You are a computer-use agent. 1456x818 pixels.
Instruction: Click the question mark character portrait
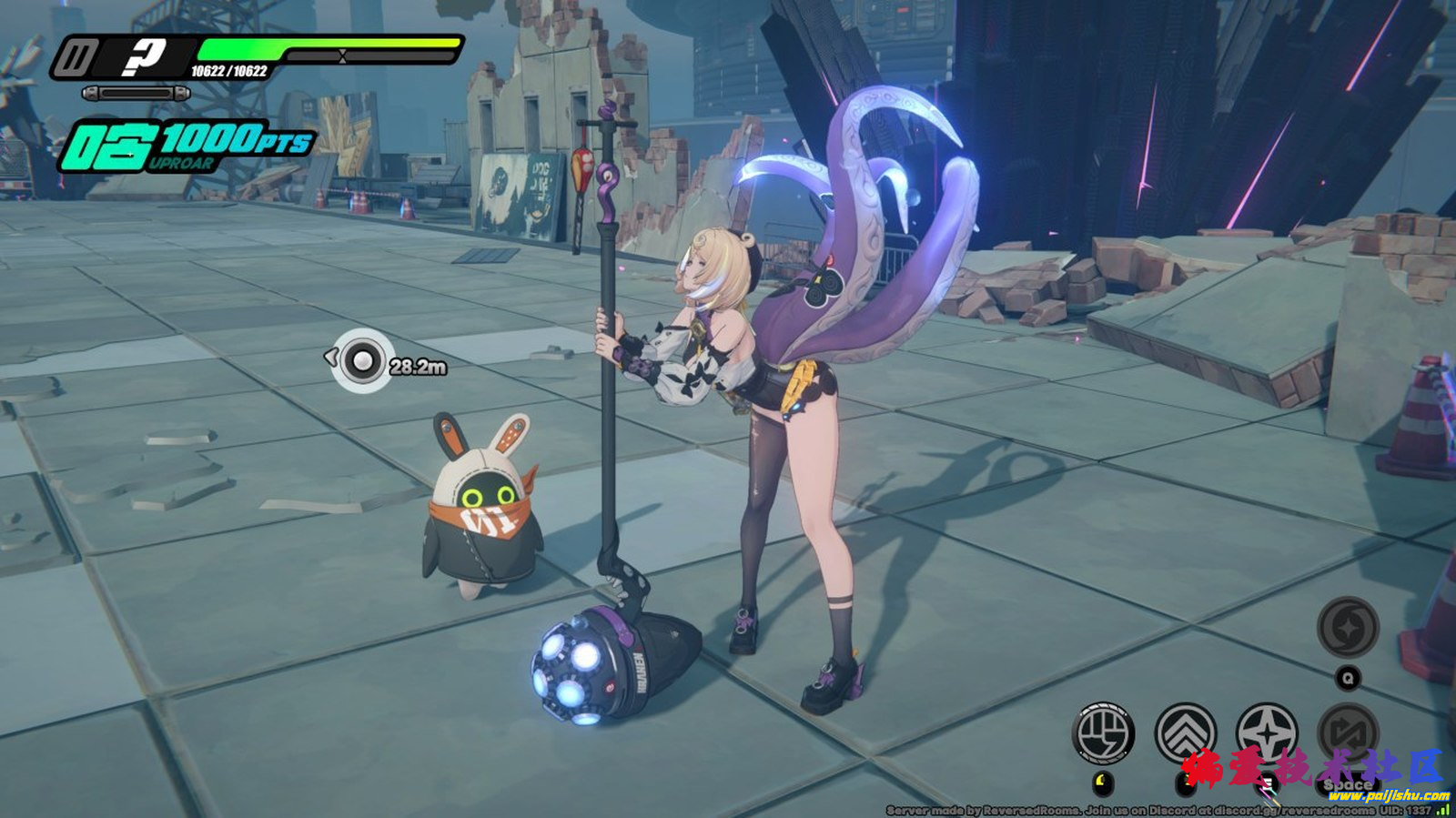(x=143, y=57)
